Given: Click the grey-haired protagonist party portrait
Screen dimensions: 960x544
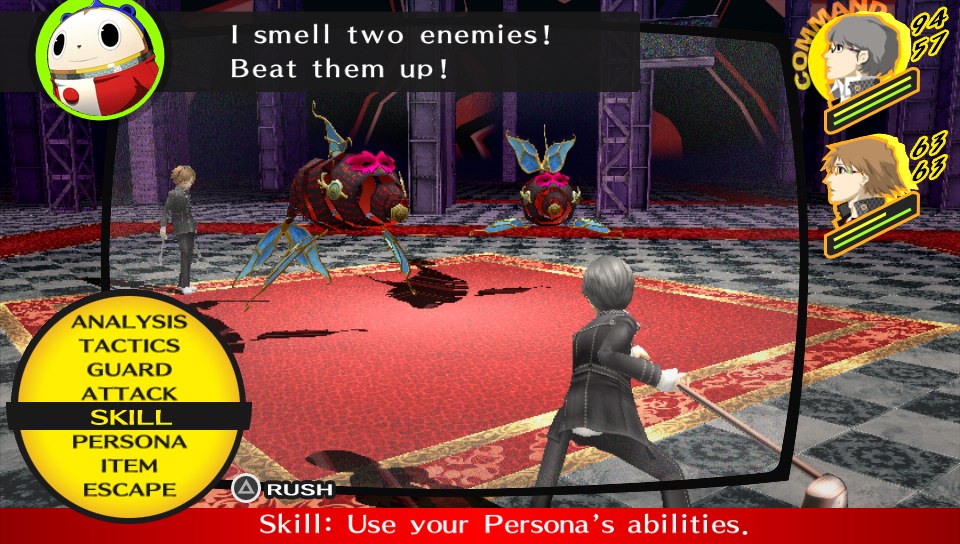Looking at the screenshot, I should 864,58.
